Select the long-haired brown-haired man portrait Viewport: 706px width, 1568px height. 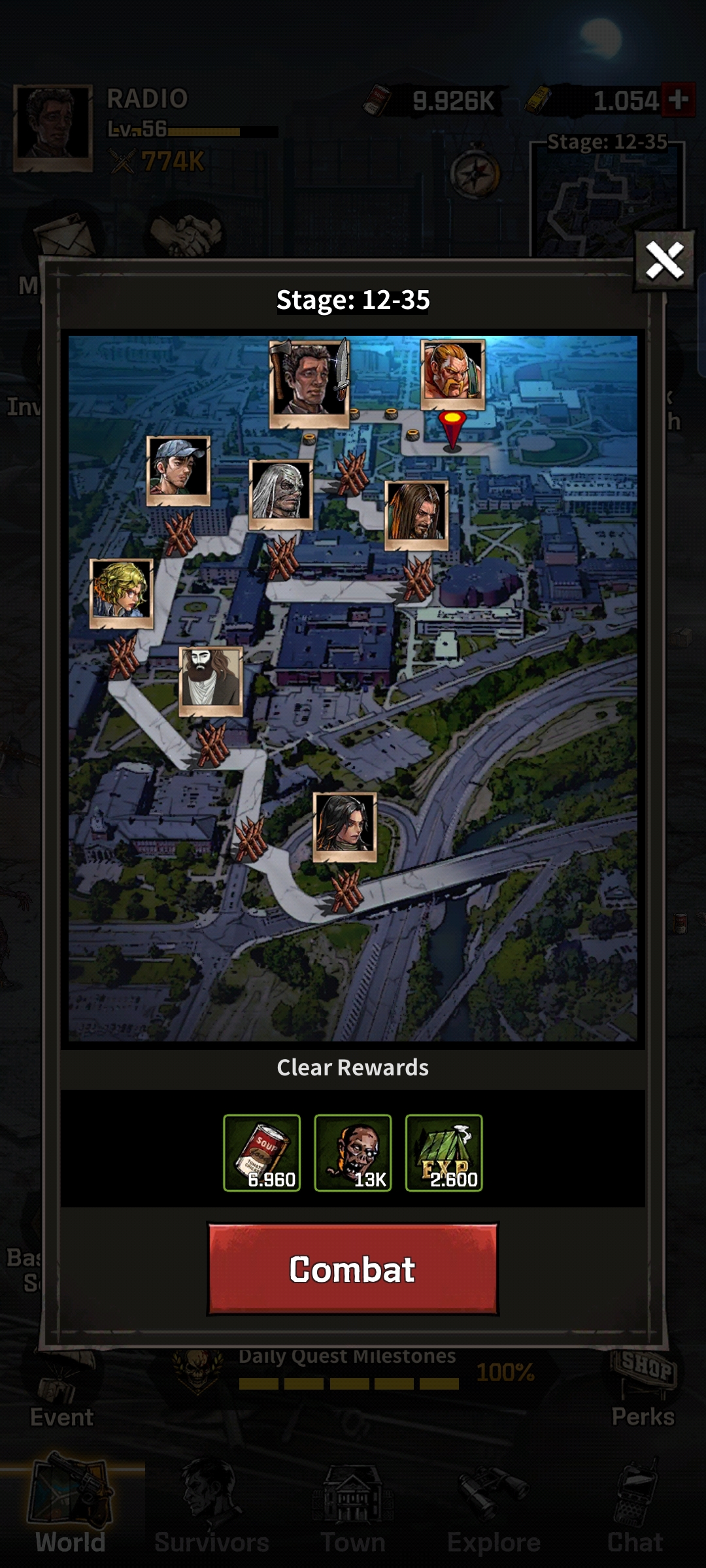[416, 514]
